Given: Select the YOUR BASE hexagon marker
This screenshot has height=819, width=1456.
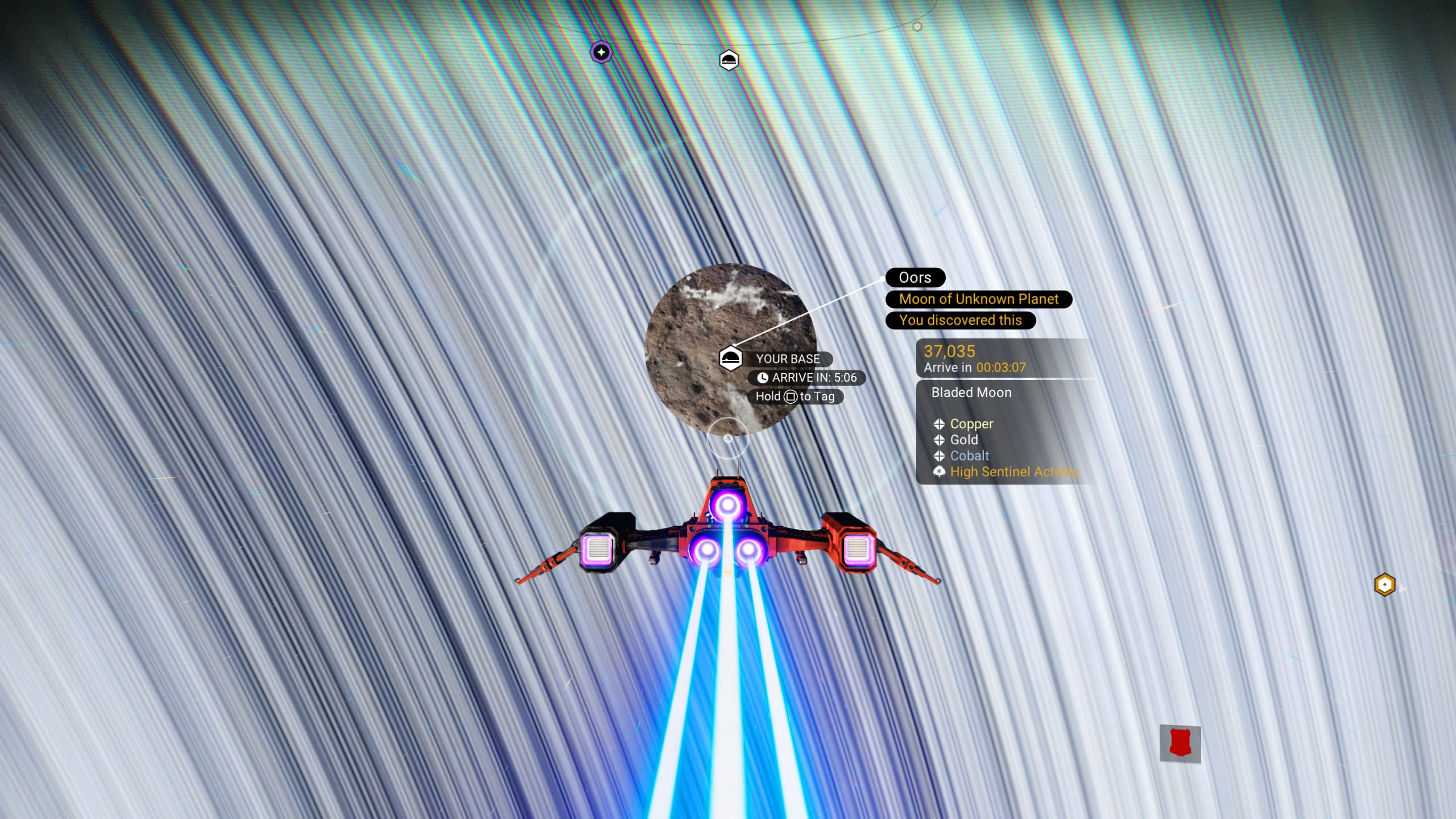Looking at the screenshot, I should click(x=730, y=359).
